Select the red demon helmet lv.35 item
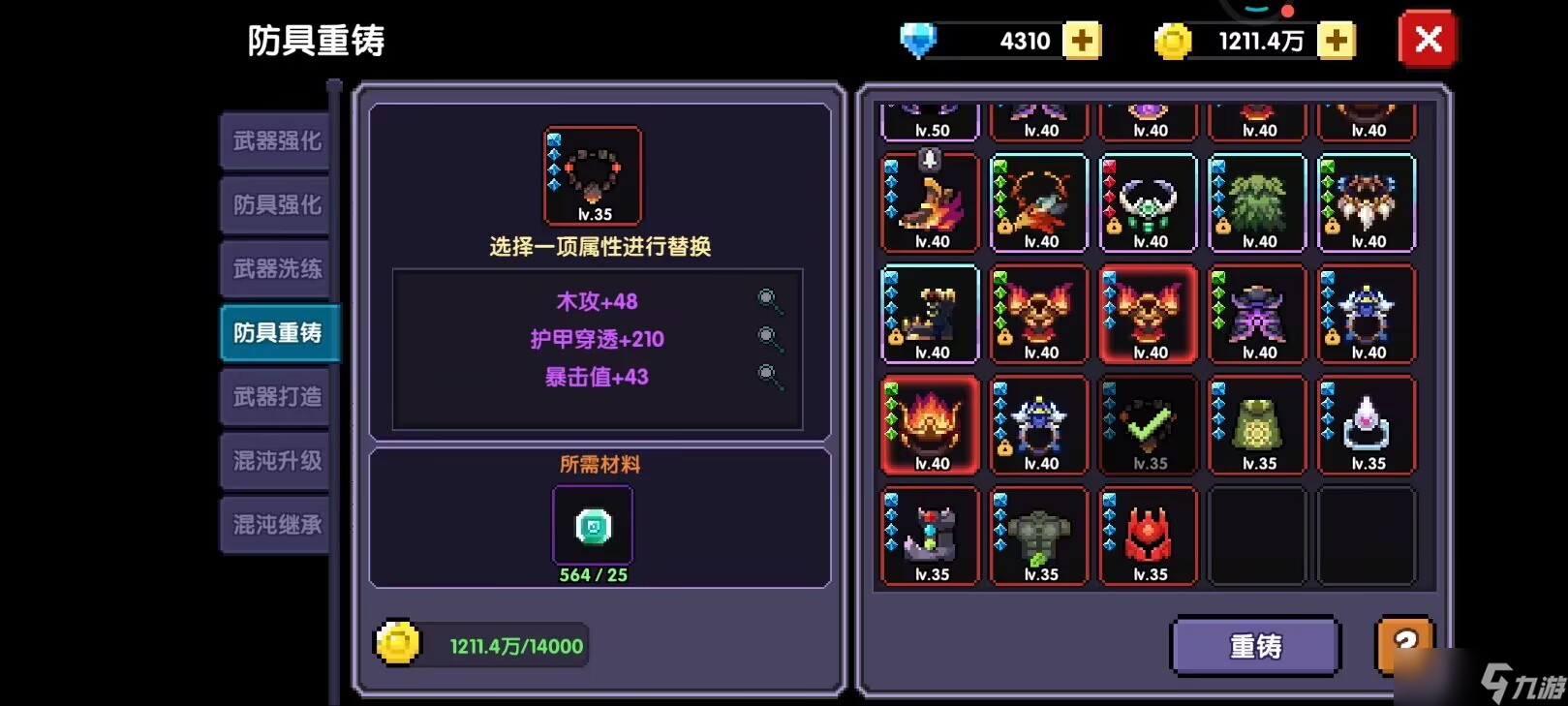The height and width of the screenshot is (706, 1568). point(1148,533)
